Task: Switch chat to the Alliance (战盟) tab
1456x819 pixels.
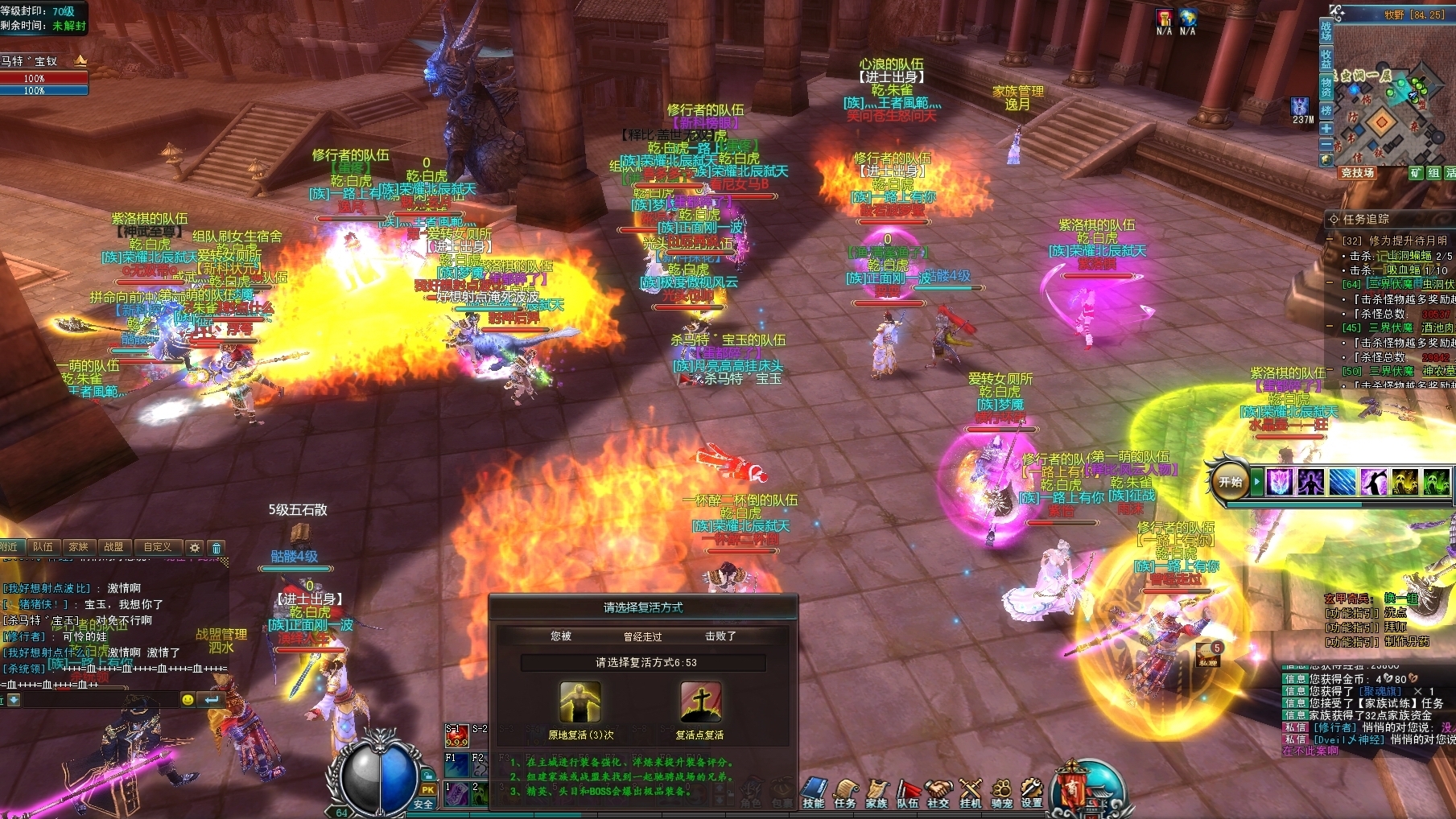Action: click(x=113, y=547)
